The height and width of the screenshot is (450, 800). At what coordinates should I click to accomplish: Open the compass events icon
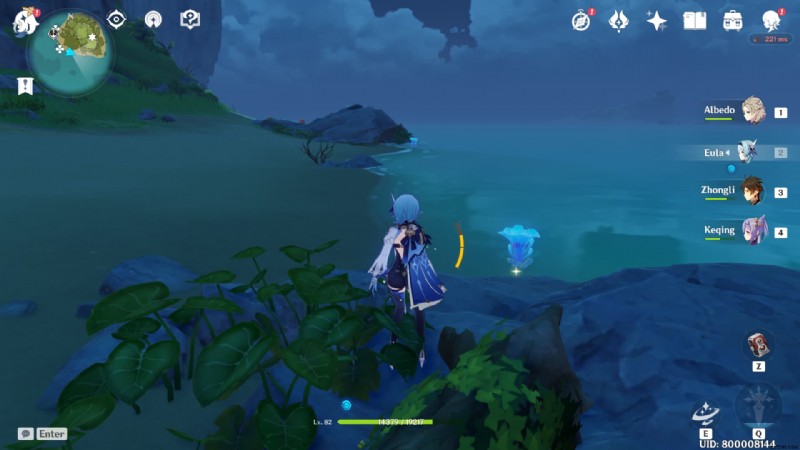click(582, 20)
